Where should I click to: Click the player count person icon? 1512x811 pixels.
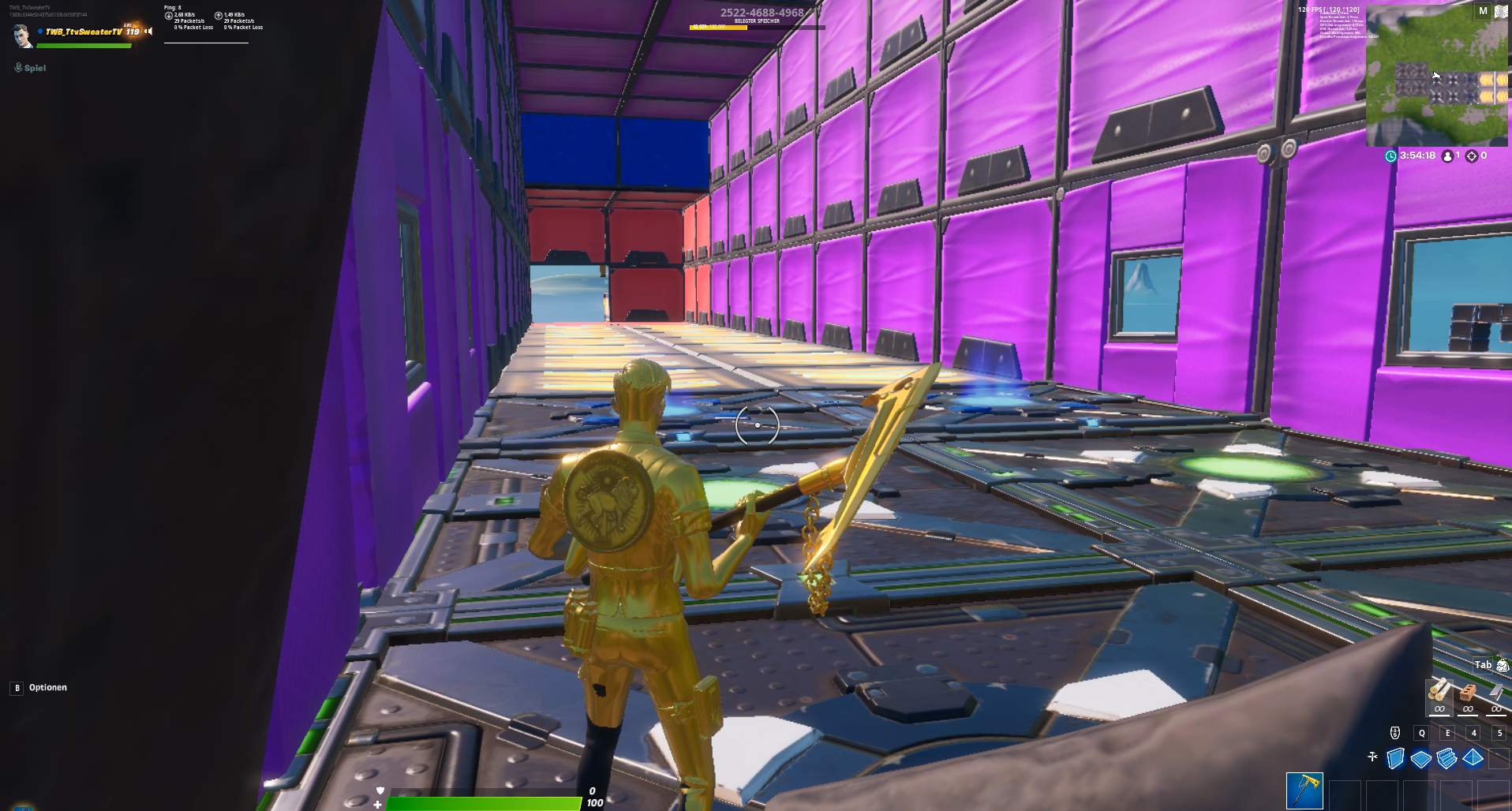pyautogui.click(x=1447, y=156)
